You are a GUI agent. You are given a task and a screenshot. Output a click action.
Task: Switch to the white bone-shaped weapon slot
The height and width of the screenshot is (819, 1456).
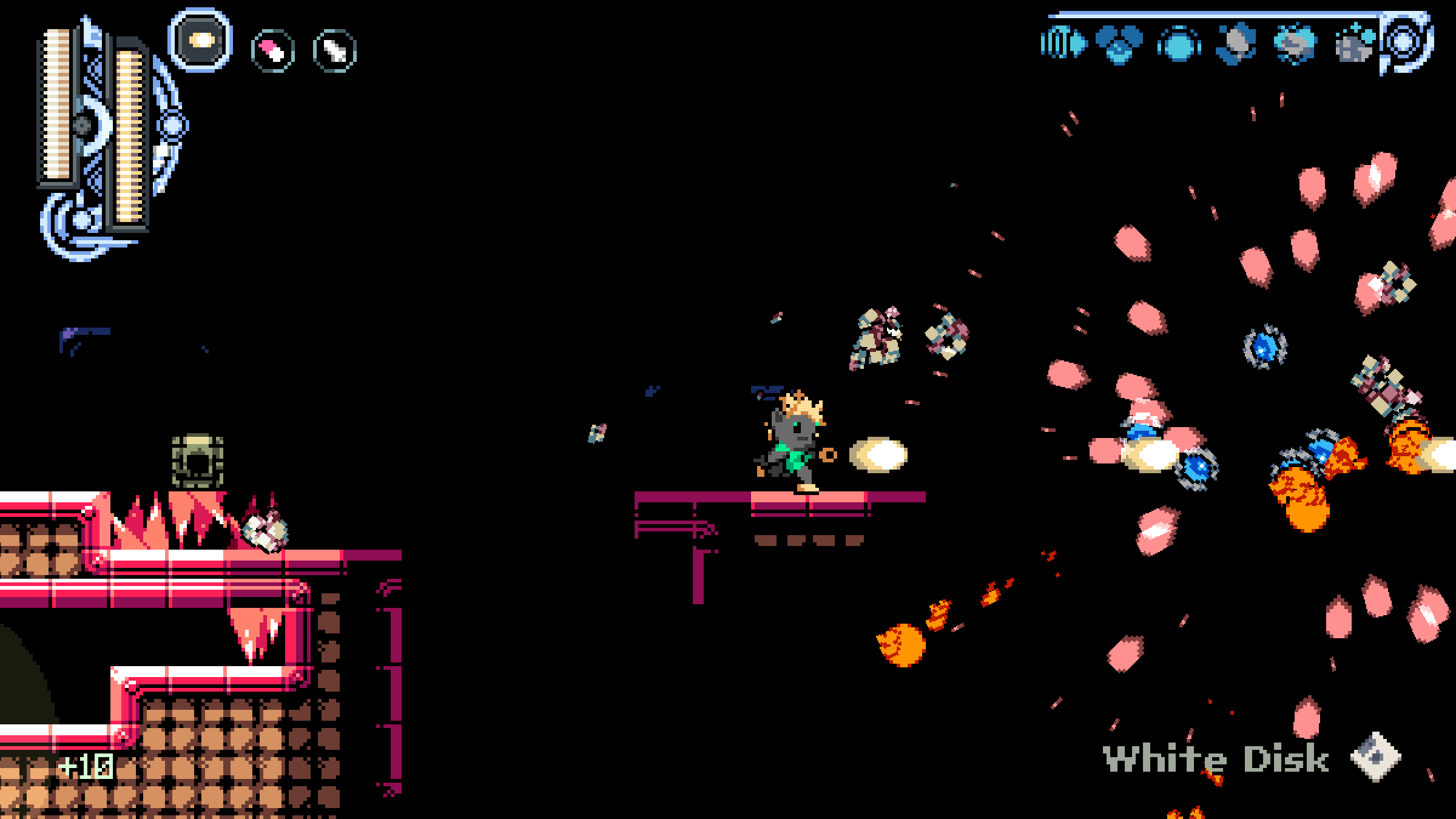[334, 50]
